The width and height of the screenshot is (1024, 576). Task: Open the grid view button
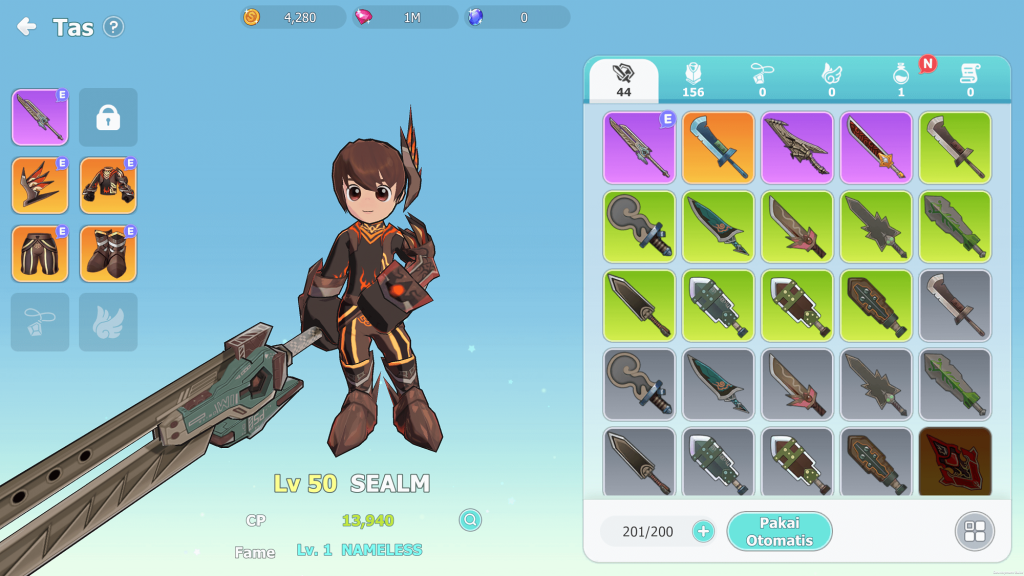pos(974,531)
